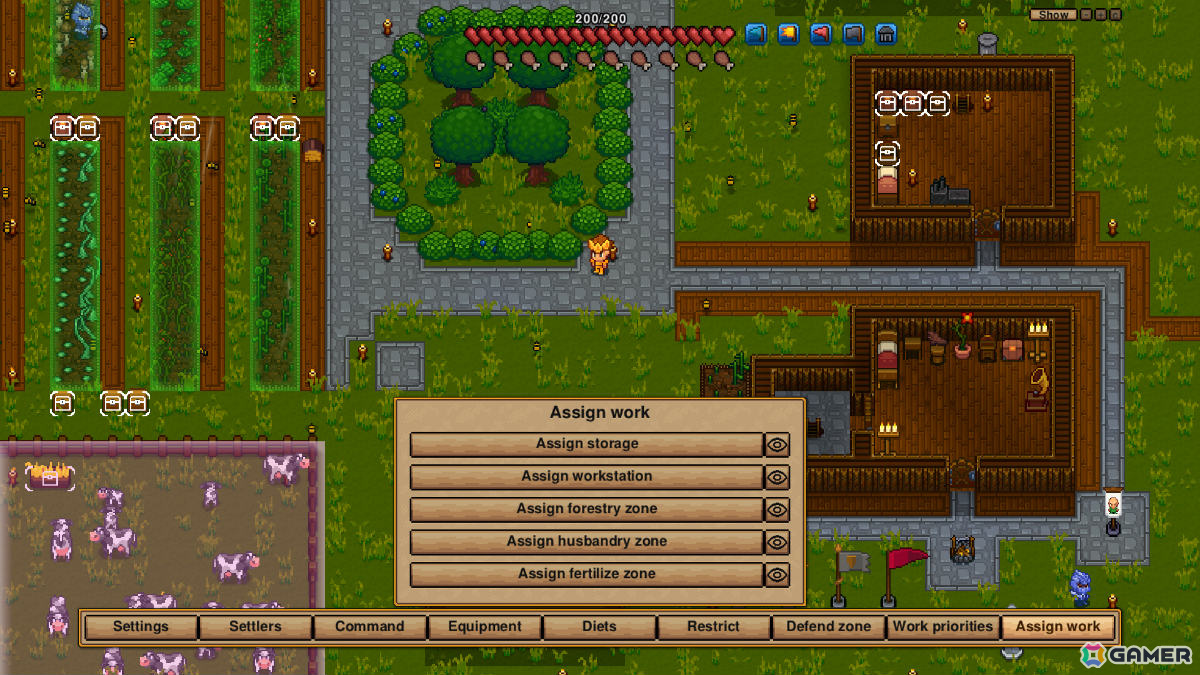This screenshot has width=1200, height=675.
Task: Switch to the Settlers tab
Action: click(x=255, y=627)
